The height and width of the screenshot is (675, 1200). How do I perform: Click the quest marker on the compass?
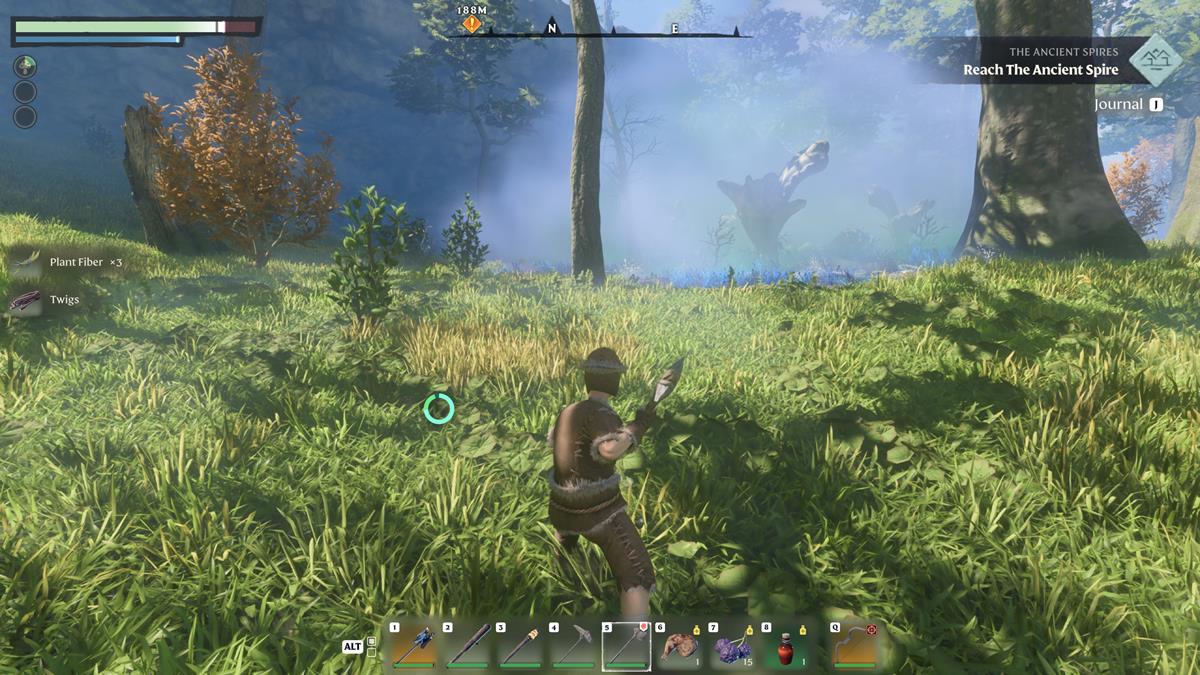tap(472, 23)
